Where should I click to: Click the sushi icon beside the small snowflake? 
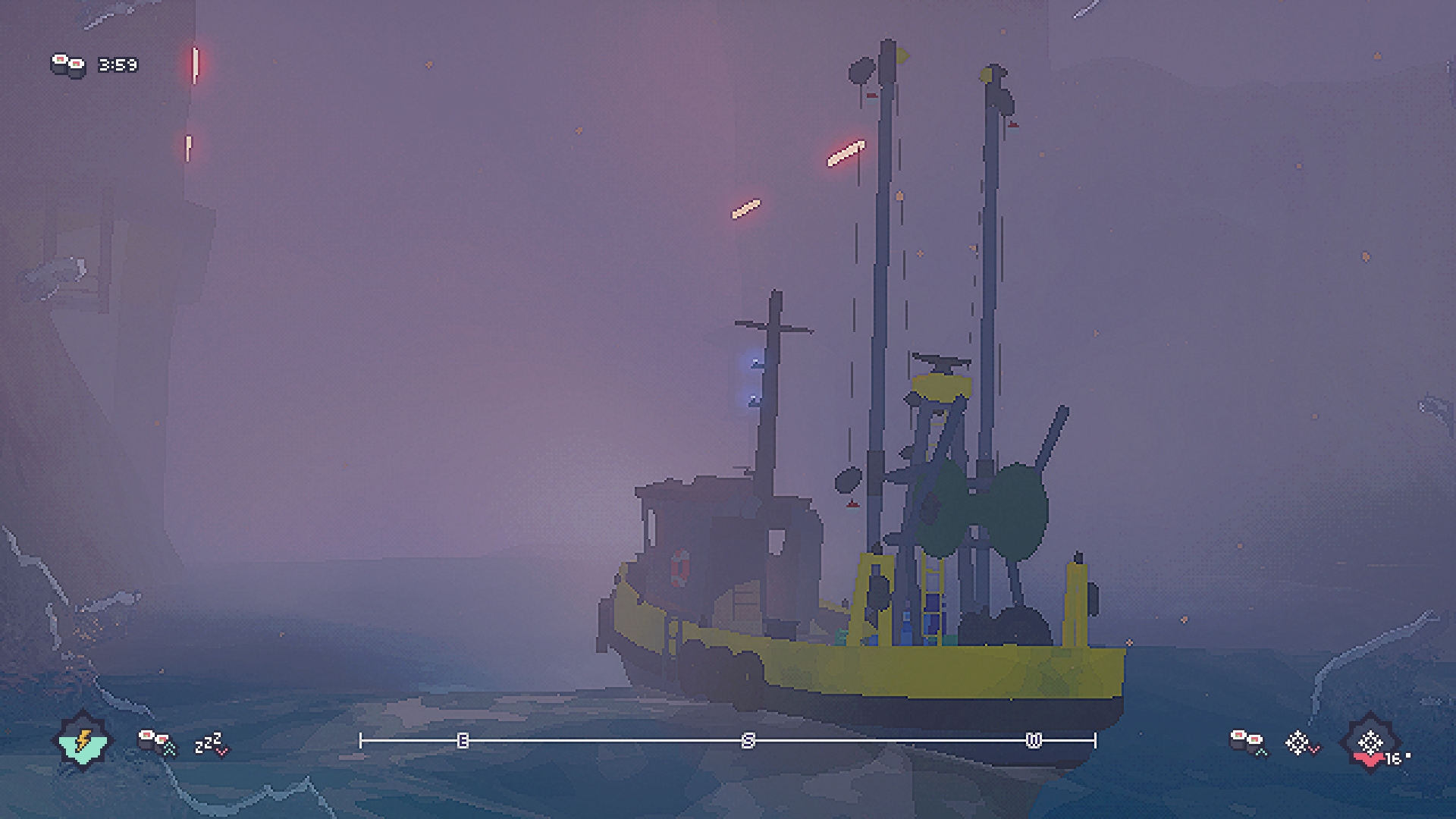click(x=1247, y=742)
